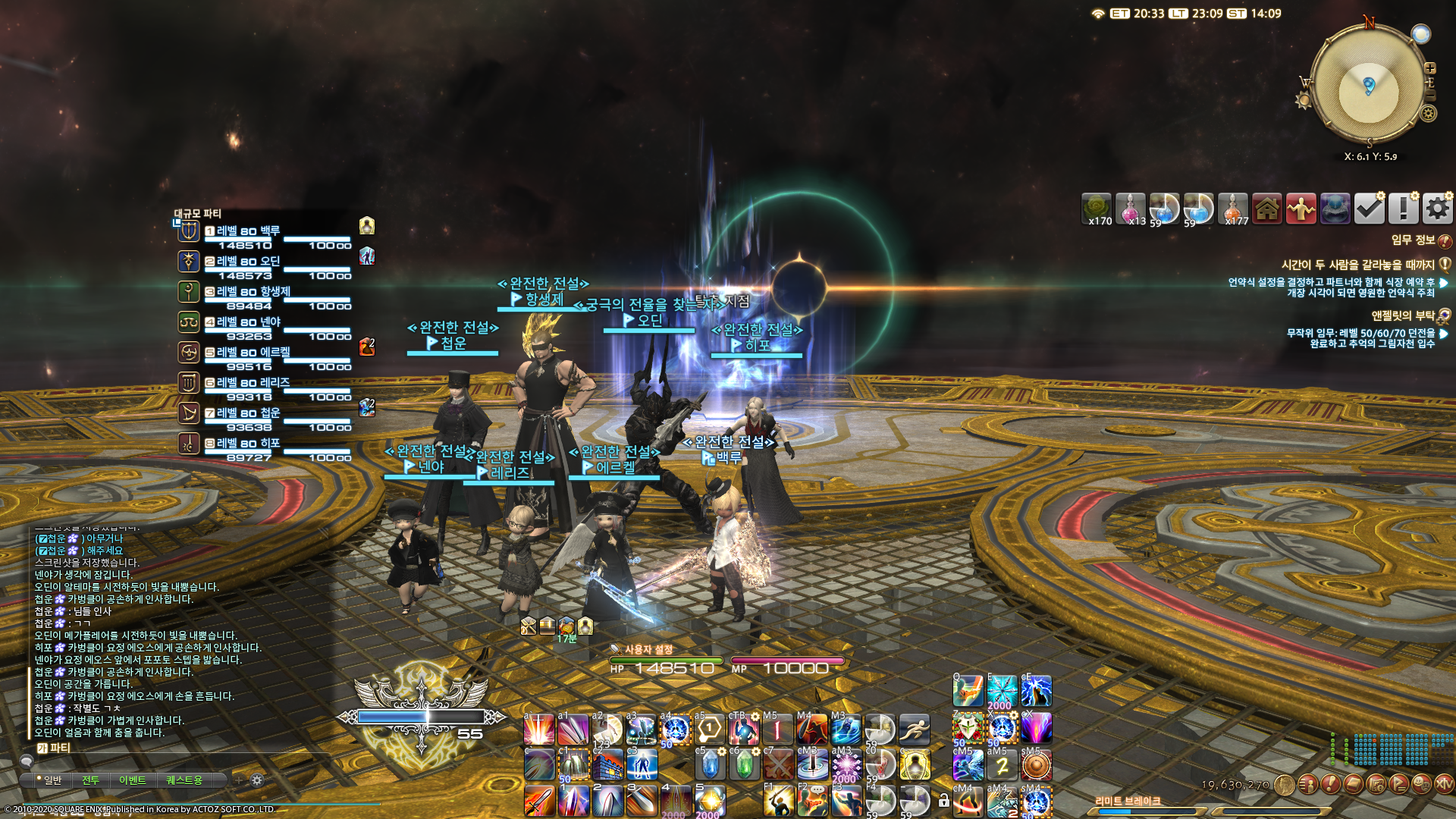Activate the flaming sword action

tap(539, 801)
